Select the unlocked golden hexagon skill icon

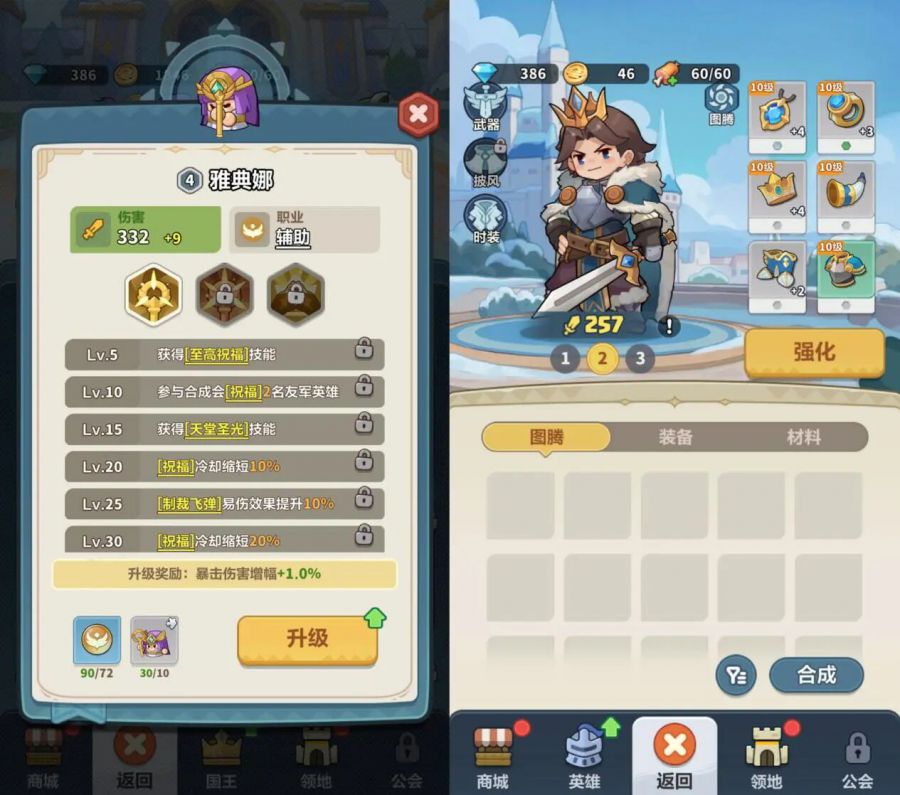click(153, 293)
